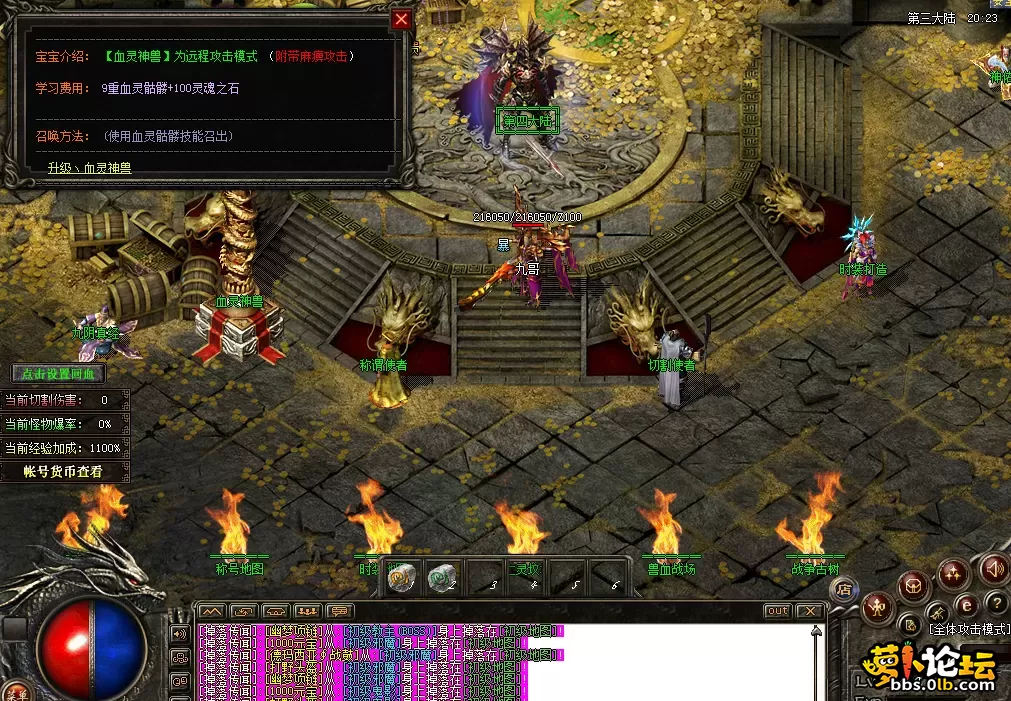Click the chat scrollbar up arrow
Image resolution: width=1011 pixels, height=701 pixels.
(818, 632)
